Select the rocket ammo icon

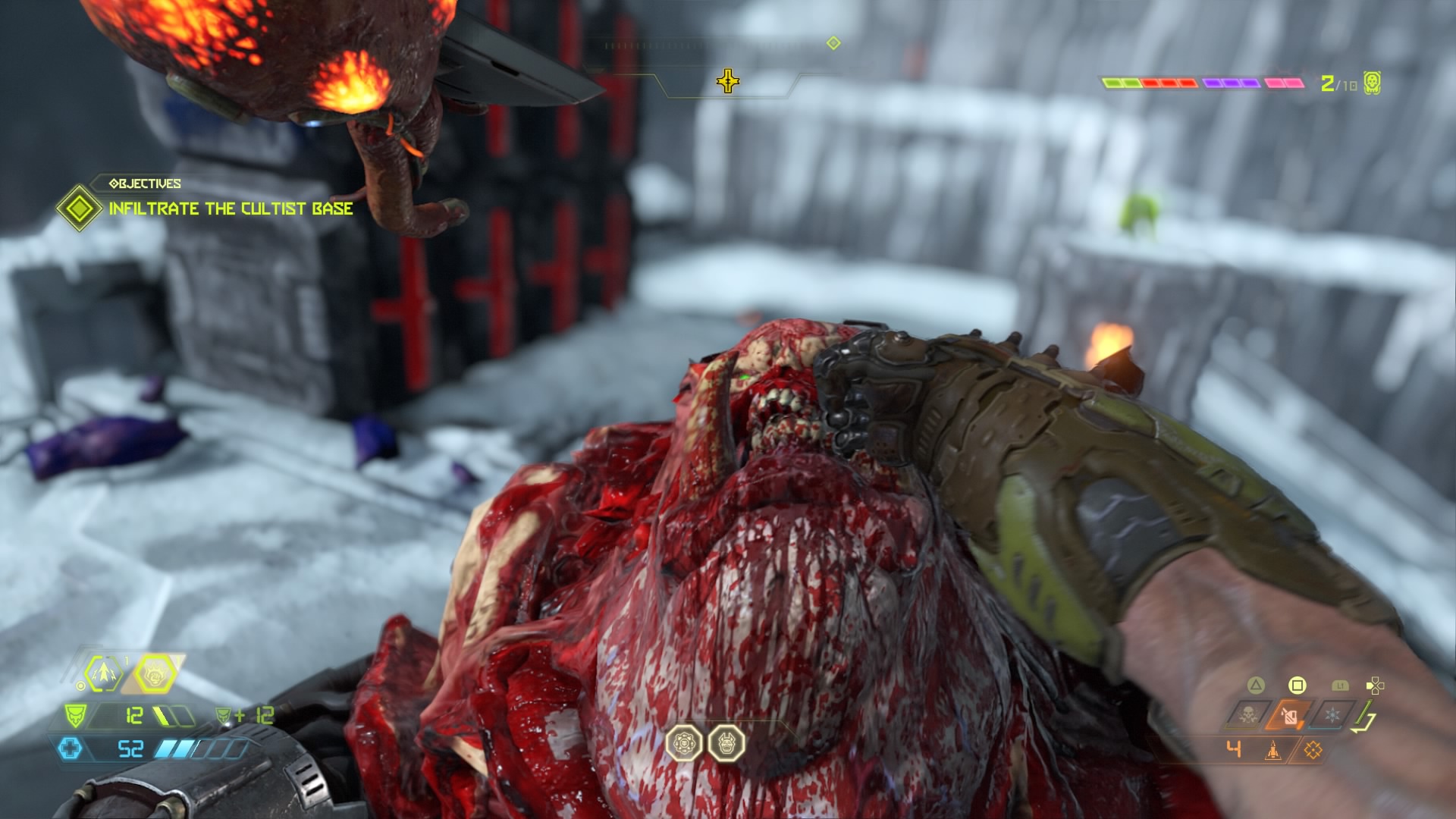[1273, 750]
